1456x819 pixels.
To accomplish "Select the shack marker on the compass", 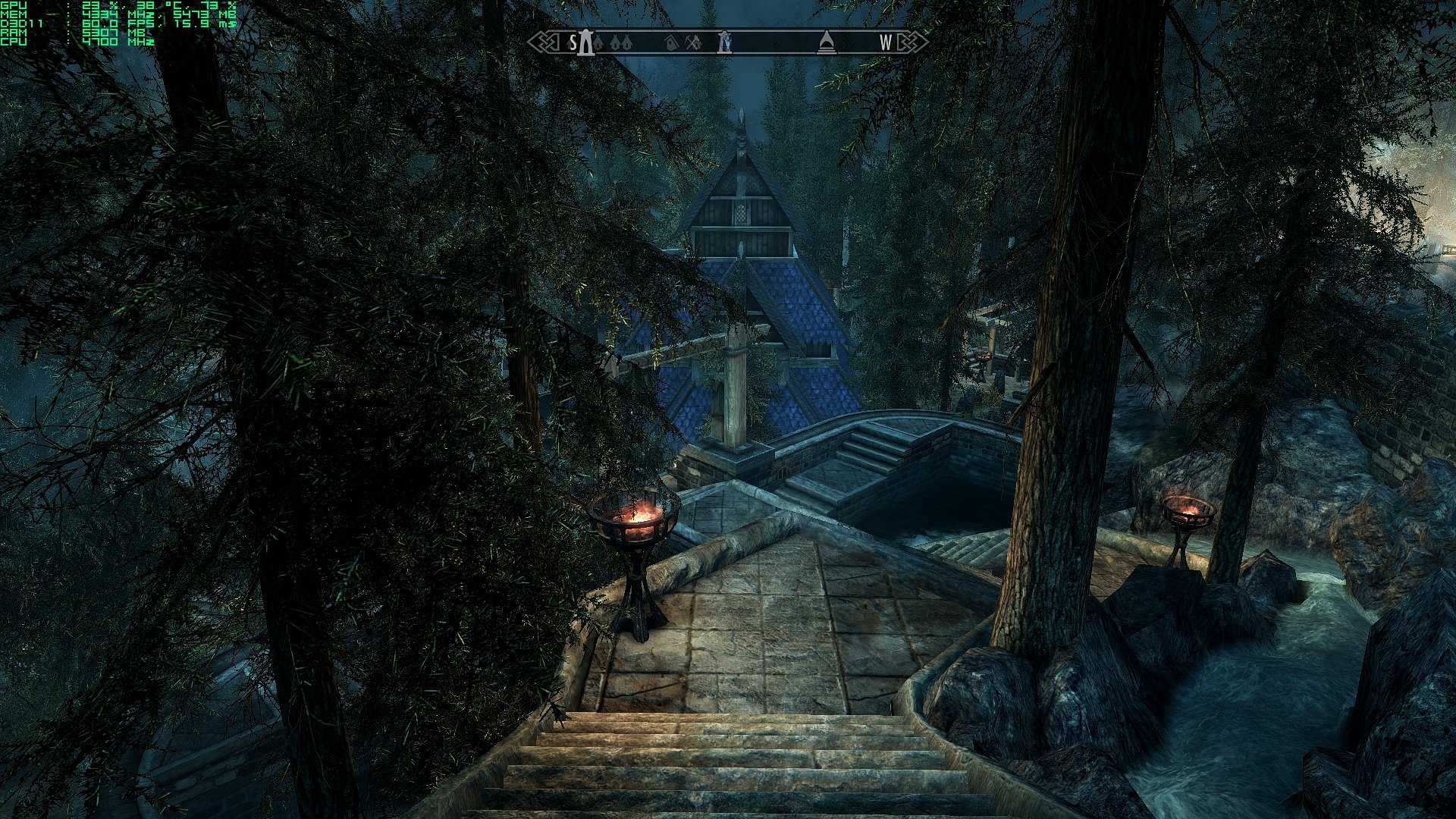I will click(670, 44).
